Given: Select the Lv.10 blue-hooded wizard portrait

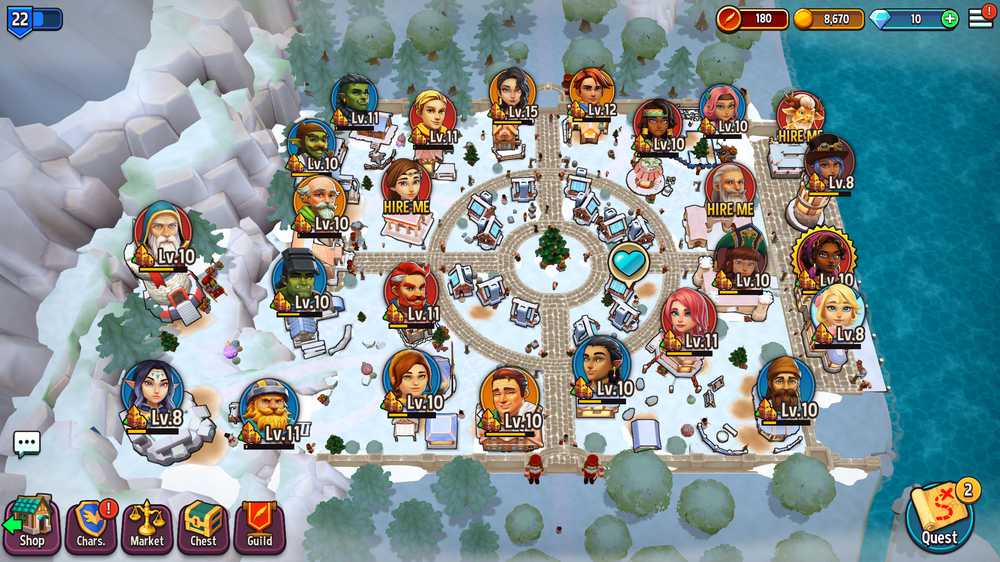Looking at the screenshot, I should click(163, 232).
